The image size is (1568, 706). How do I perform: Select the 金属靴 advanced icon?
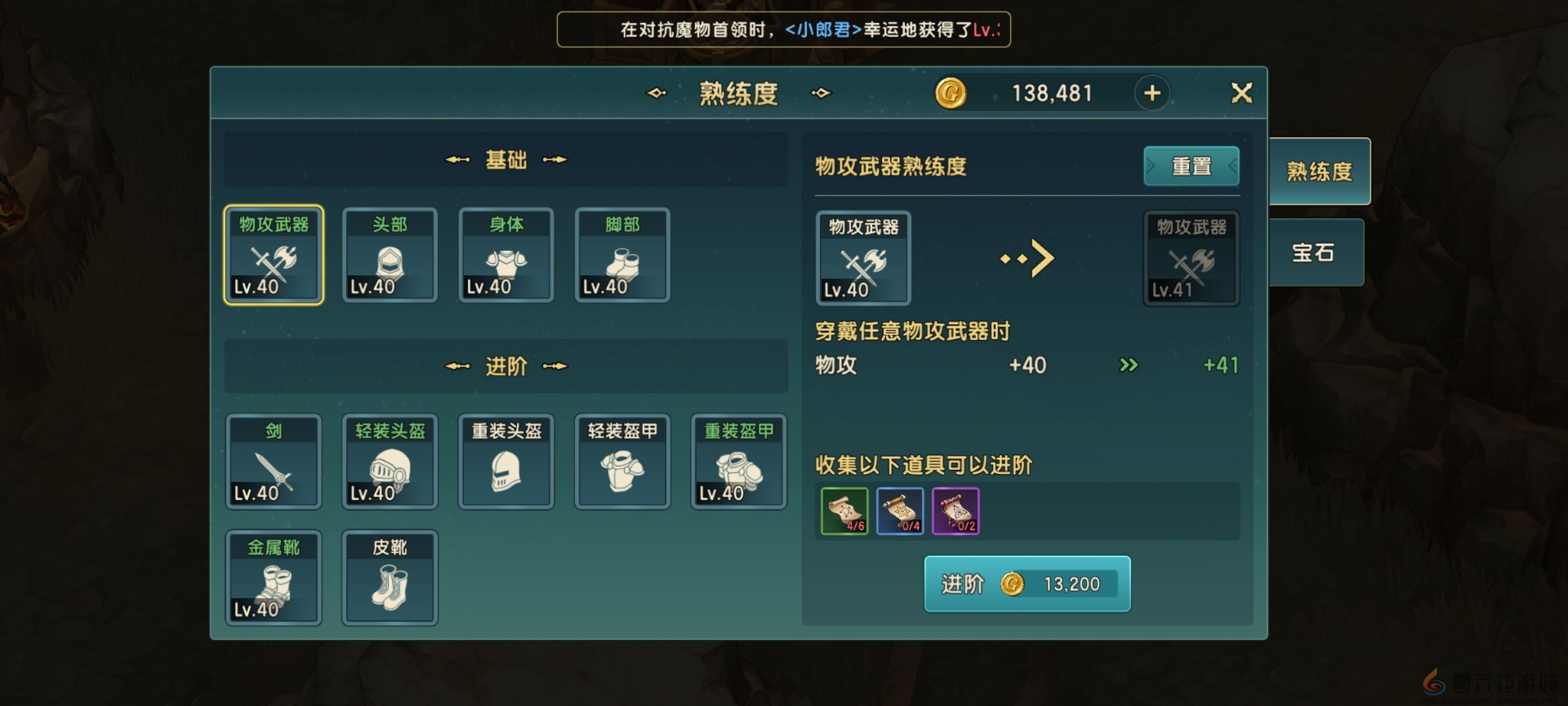tap(274, 577)
